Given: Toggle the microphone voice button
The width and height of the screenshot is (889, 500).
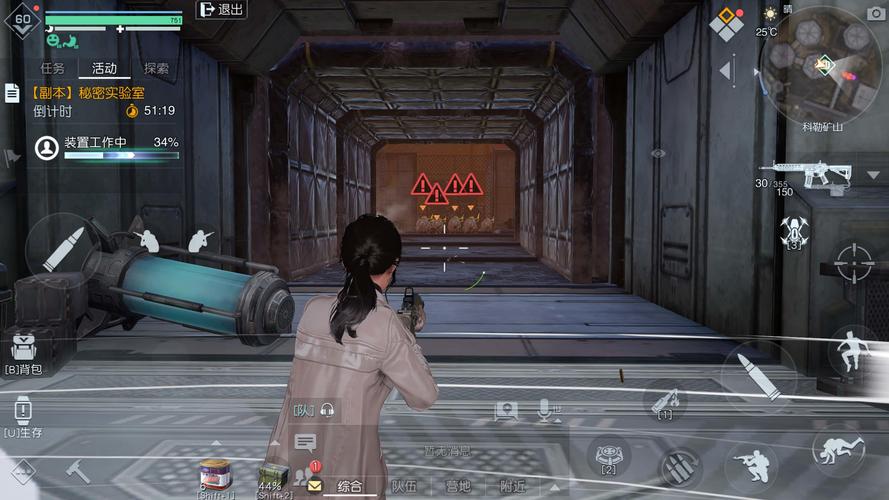Looking at the screenshot, I should [546, 409].
